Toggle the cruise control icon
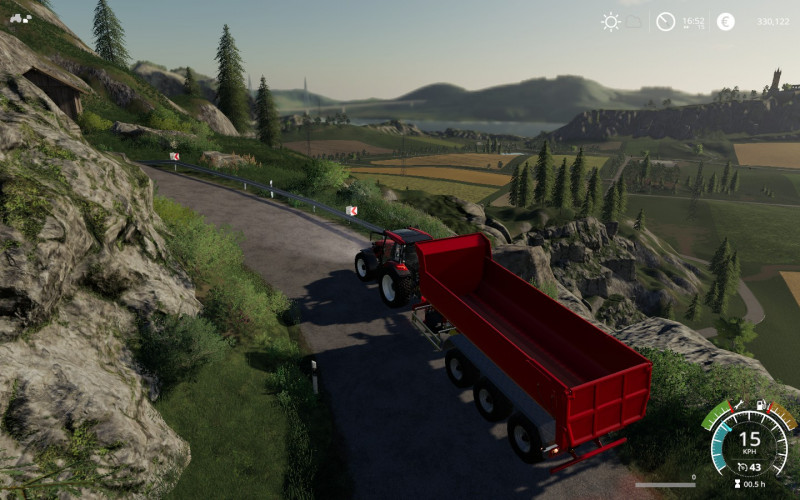Image resolution: width=800 pixels, height=500 pixels. click(x=742, y=468)
